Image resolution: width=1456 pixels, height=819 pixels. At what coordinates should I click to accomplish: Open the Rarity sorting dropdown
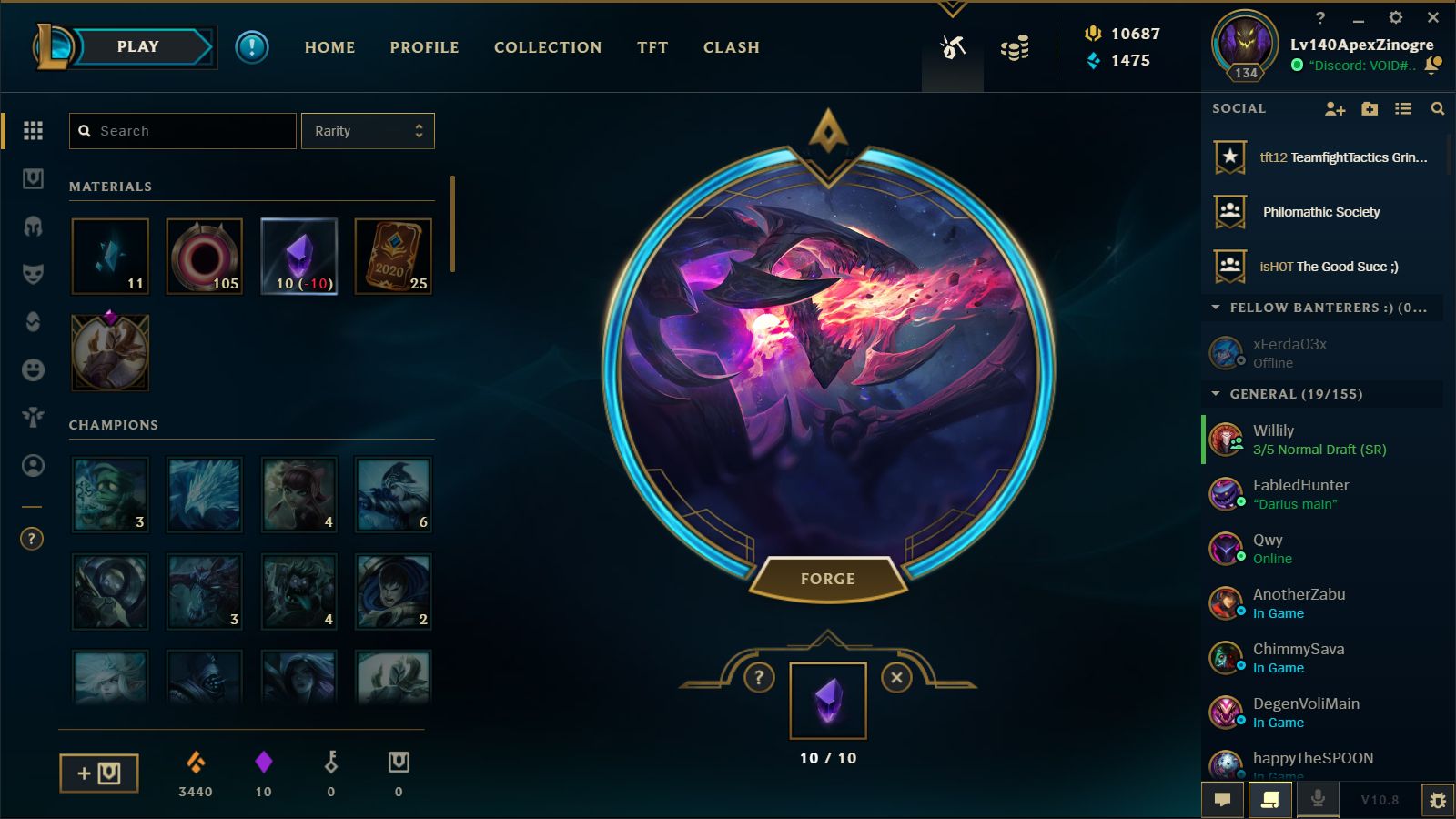click(x=368, y=130)
